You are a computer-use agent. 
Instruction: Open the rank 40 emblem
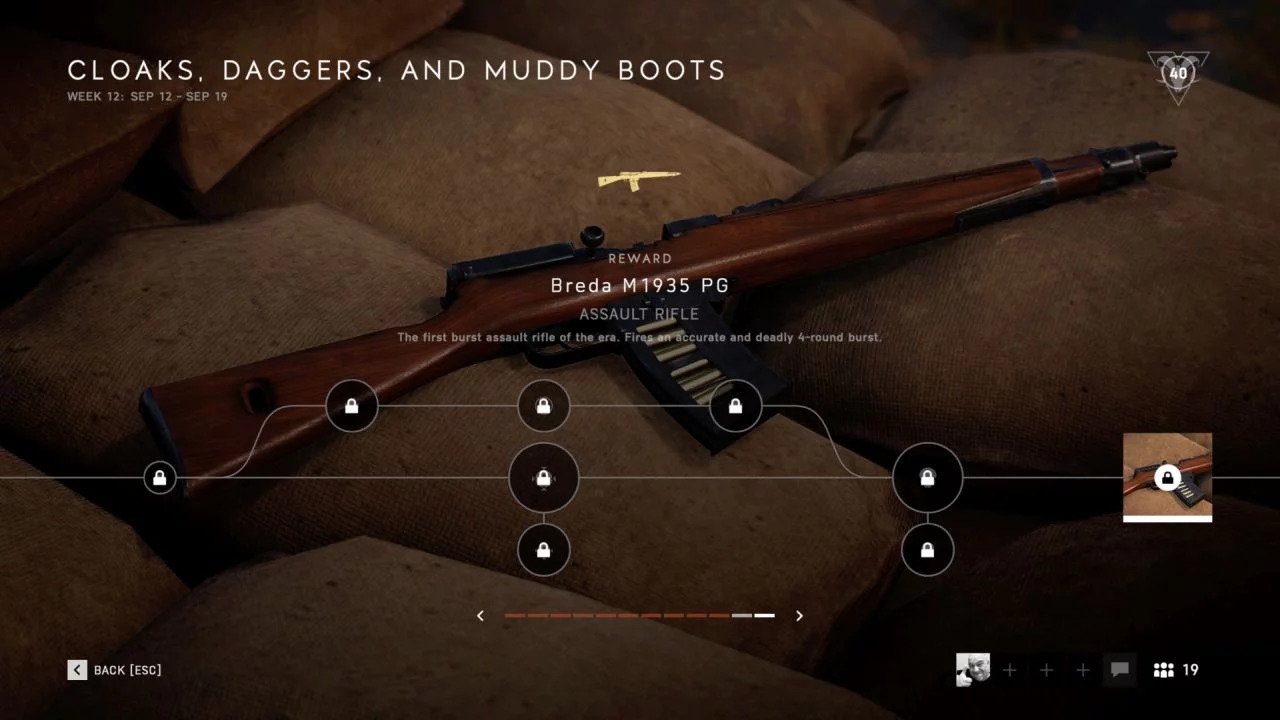tap(1178, 75)
